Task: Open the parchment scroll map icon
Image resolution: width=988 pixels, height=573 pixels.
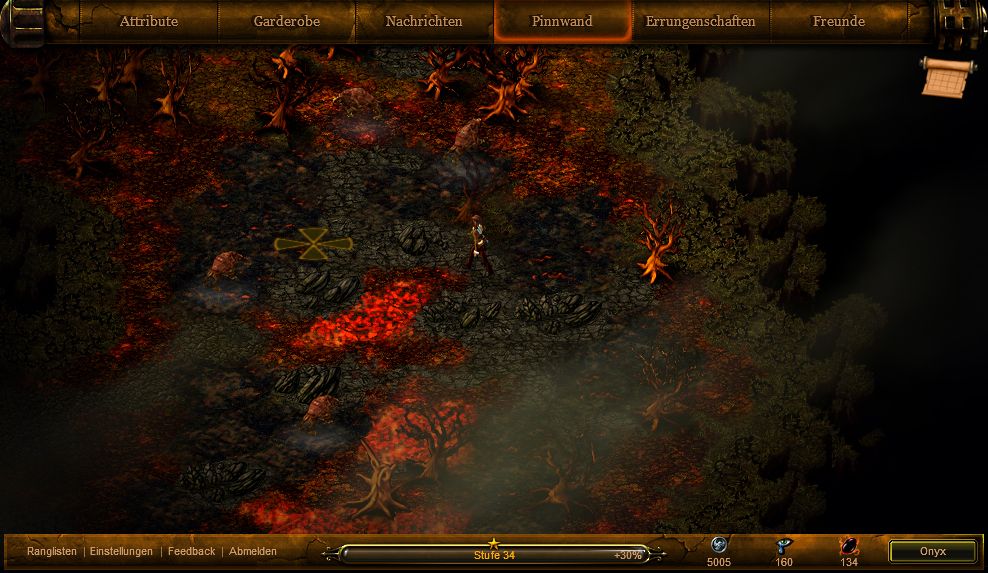Action: 945,78
